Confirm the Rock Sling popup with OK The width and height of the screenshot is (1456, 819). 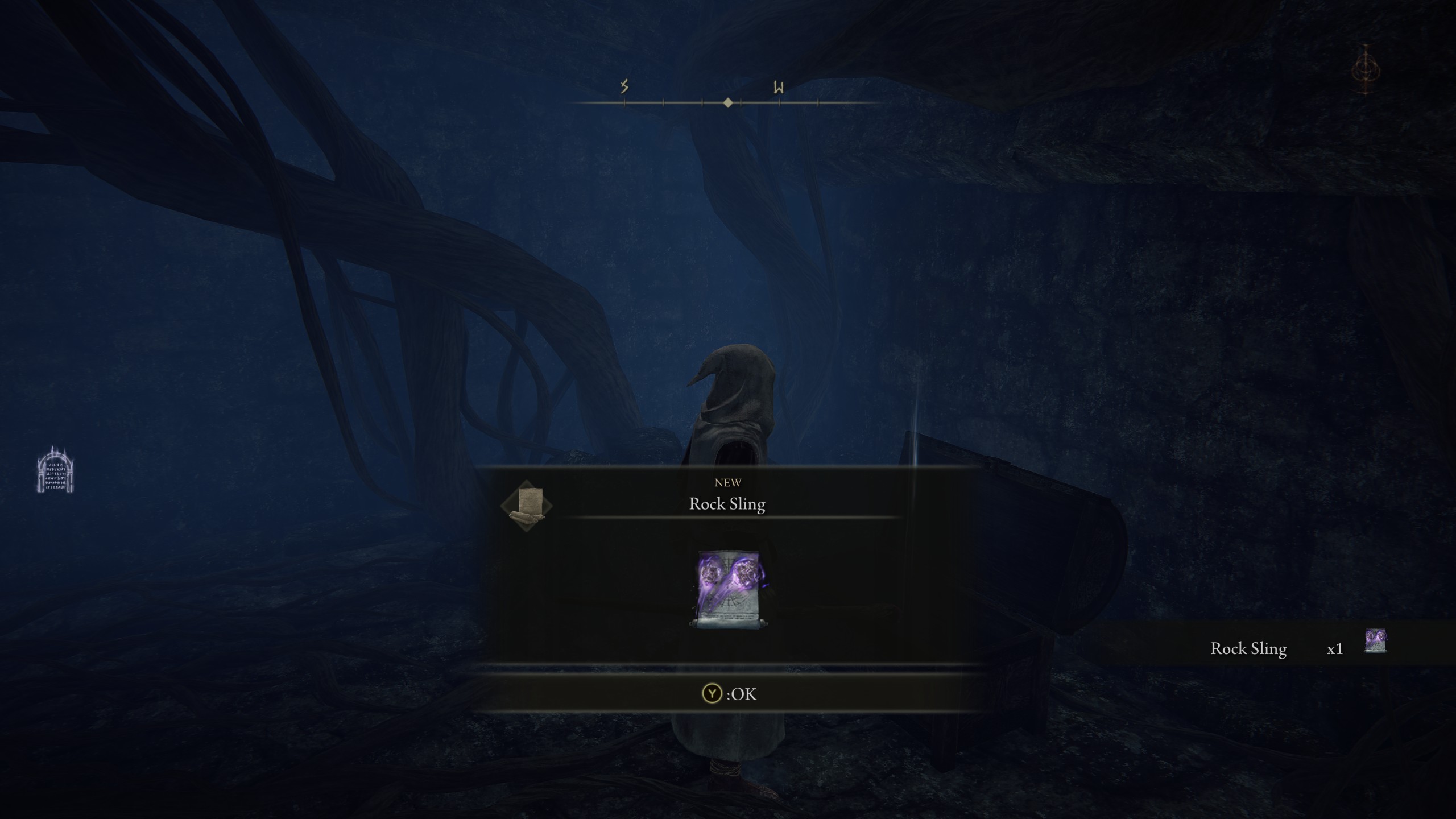(x=729, y=694)
